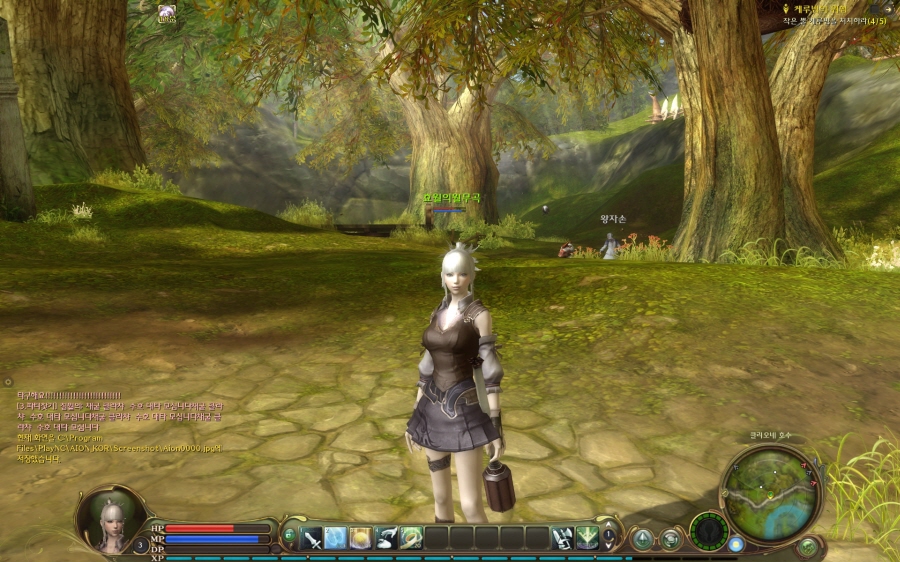This screenshot has width=900, height=562.
Task: Use the green downward arrow skill
Action: pos(587,537)
